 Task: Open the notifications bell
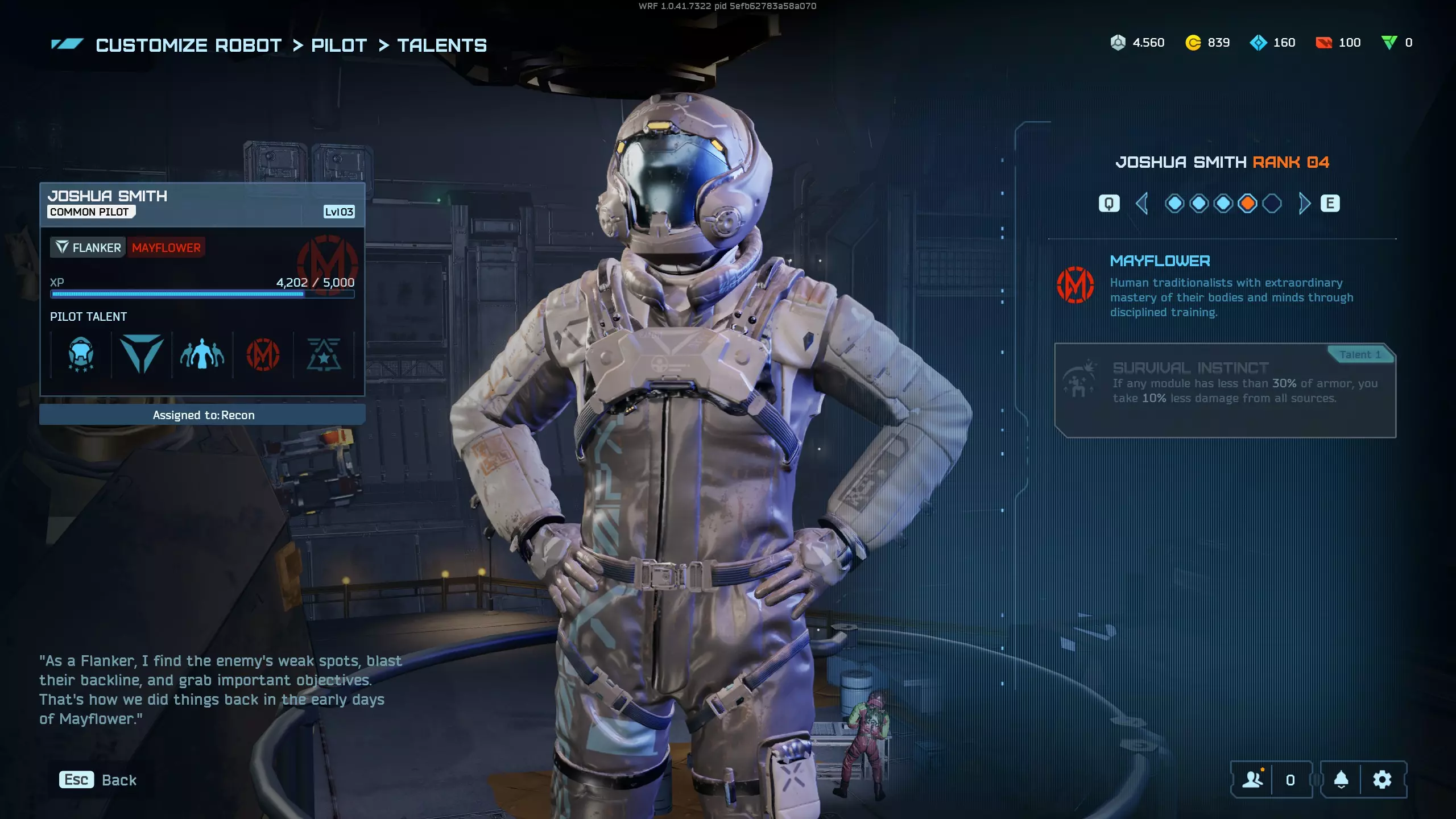[1341, 780]
